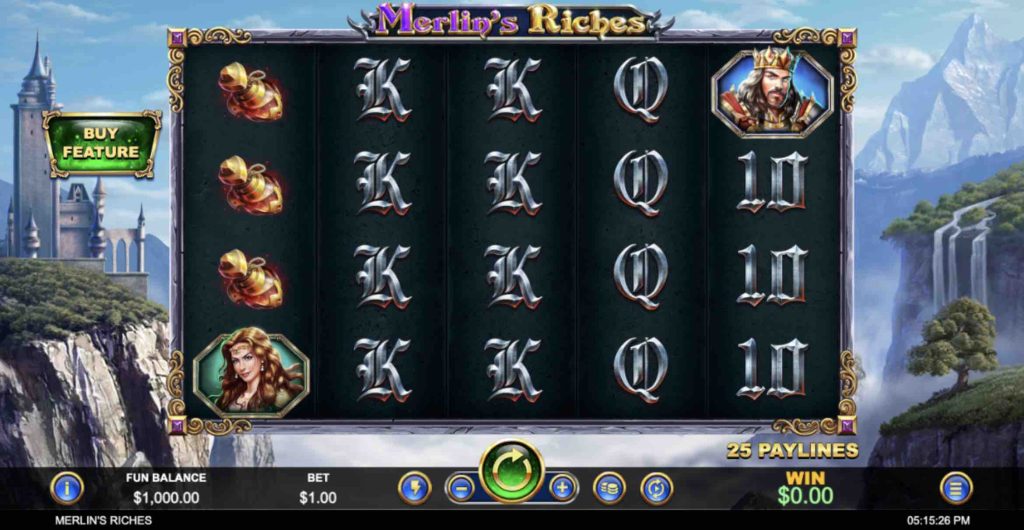Open the coin stack bet options
The width and height of the screenshot is (1024, 530).
609,488
